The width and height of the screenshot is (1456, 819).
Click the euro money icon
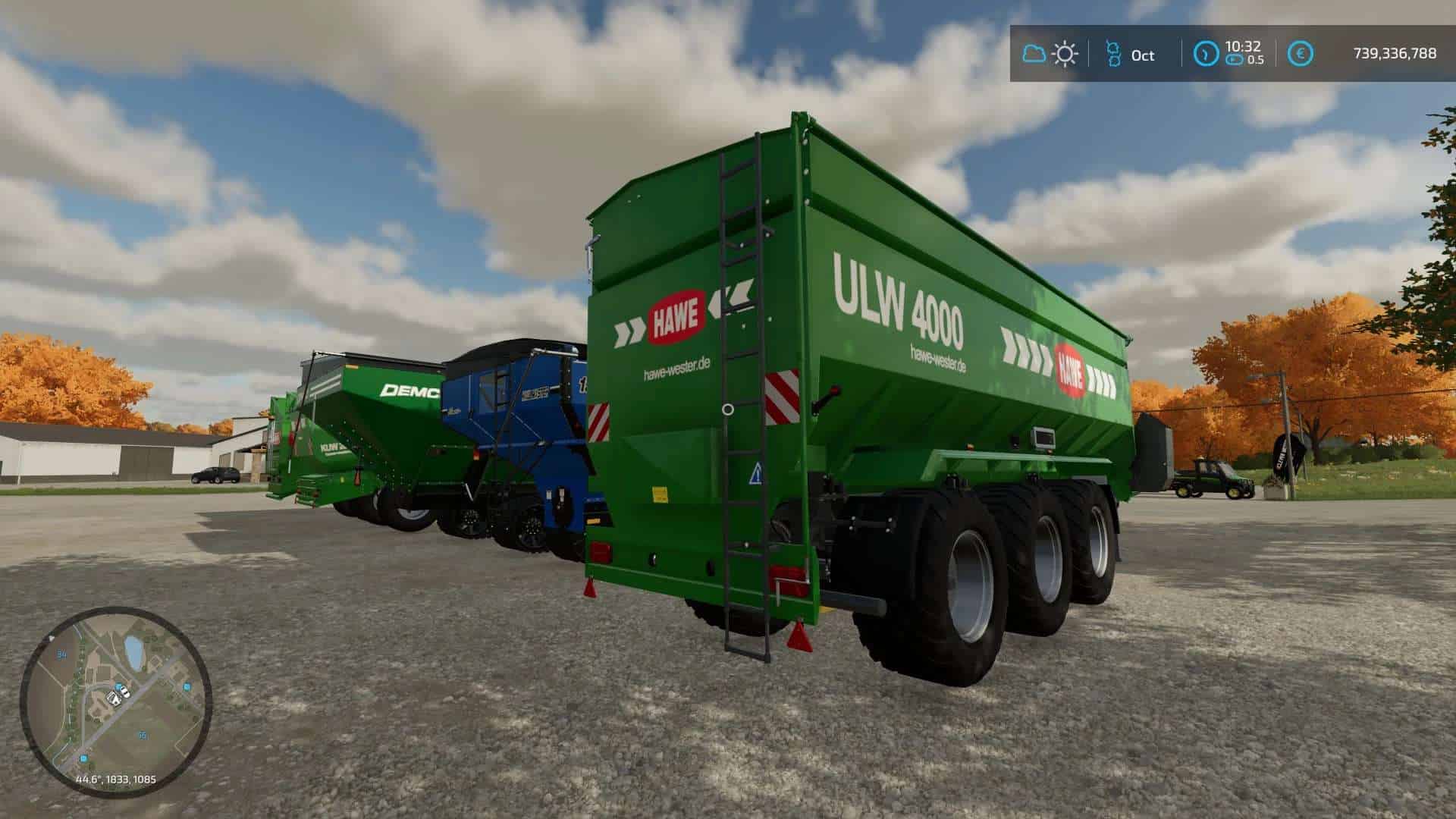click(1302, 54)
